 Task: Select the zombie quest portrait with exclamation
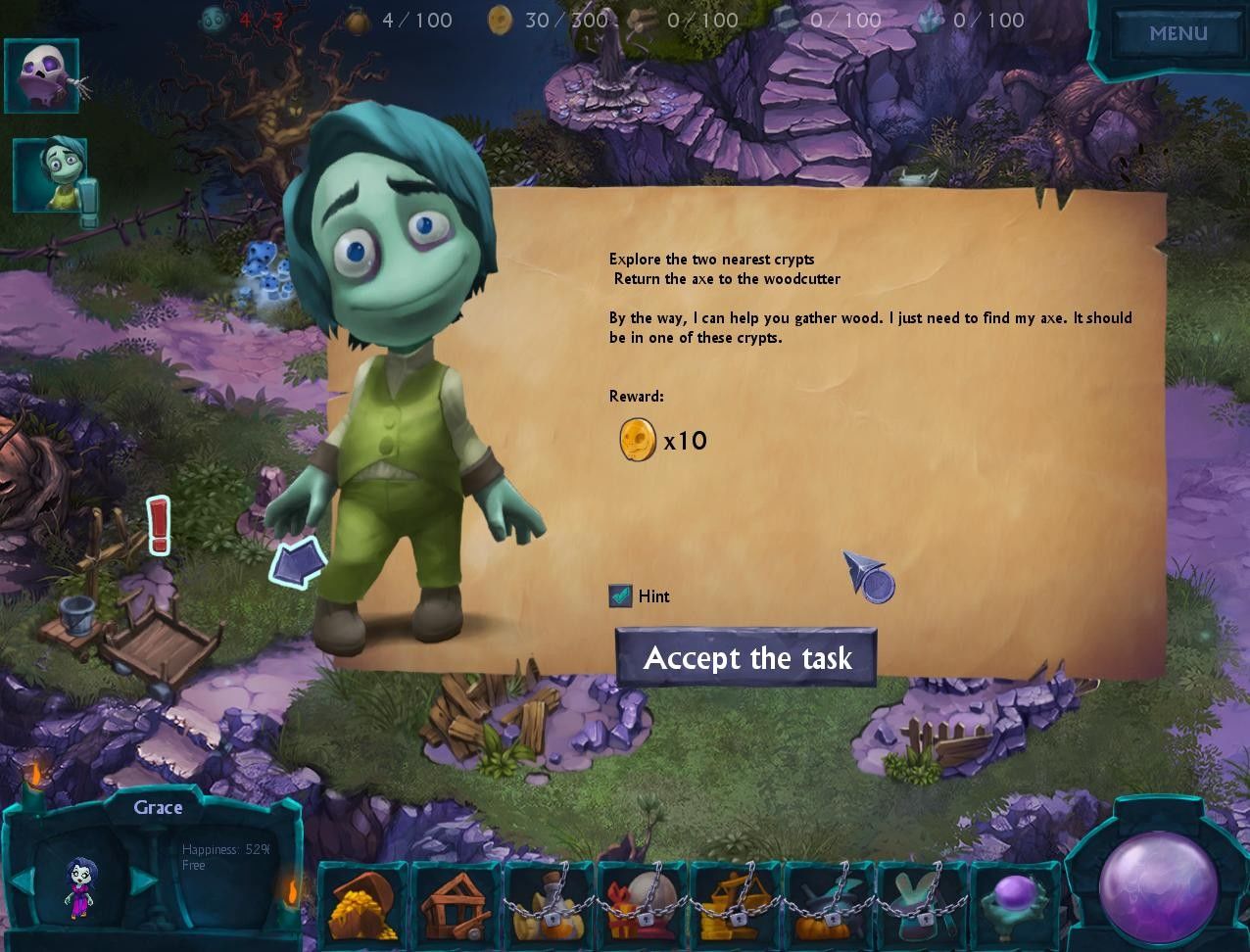pyautogui.click(x=51, y=174)
